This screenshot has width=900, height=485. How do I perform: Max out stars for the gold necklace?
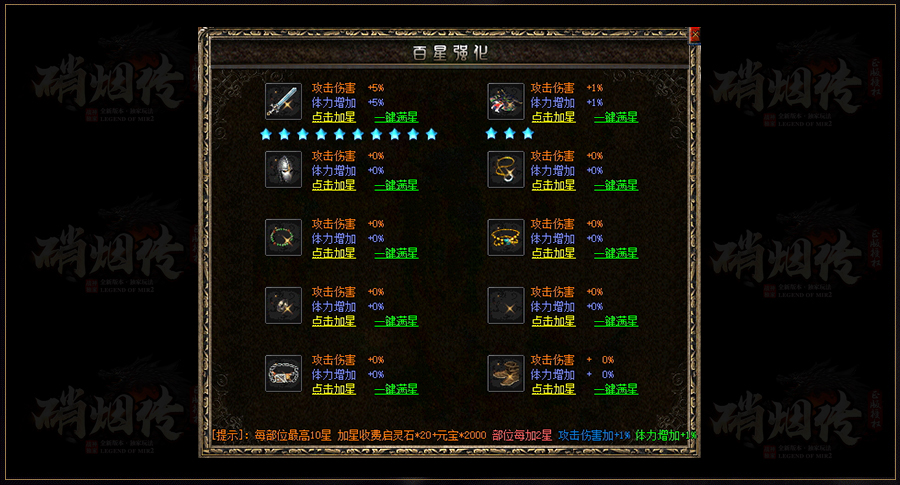point(616,185)
